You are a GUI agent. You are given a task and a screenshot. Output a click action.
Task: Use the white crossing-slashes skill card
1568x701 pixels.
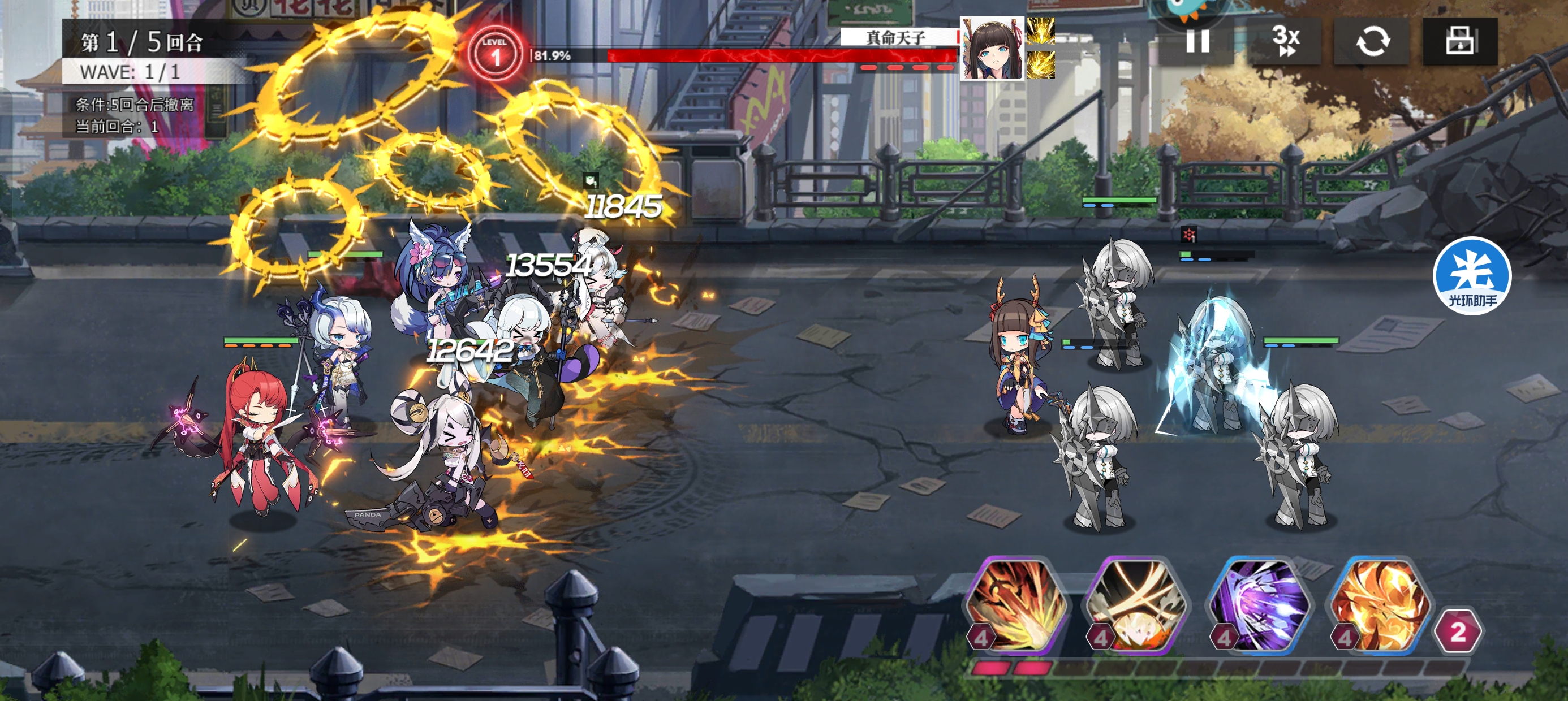(x=1136, y=605)
